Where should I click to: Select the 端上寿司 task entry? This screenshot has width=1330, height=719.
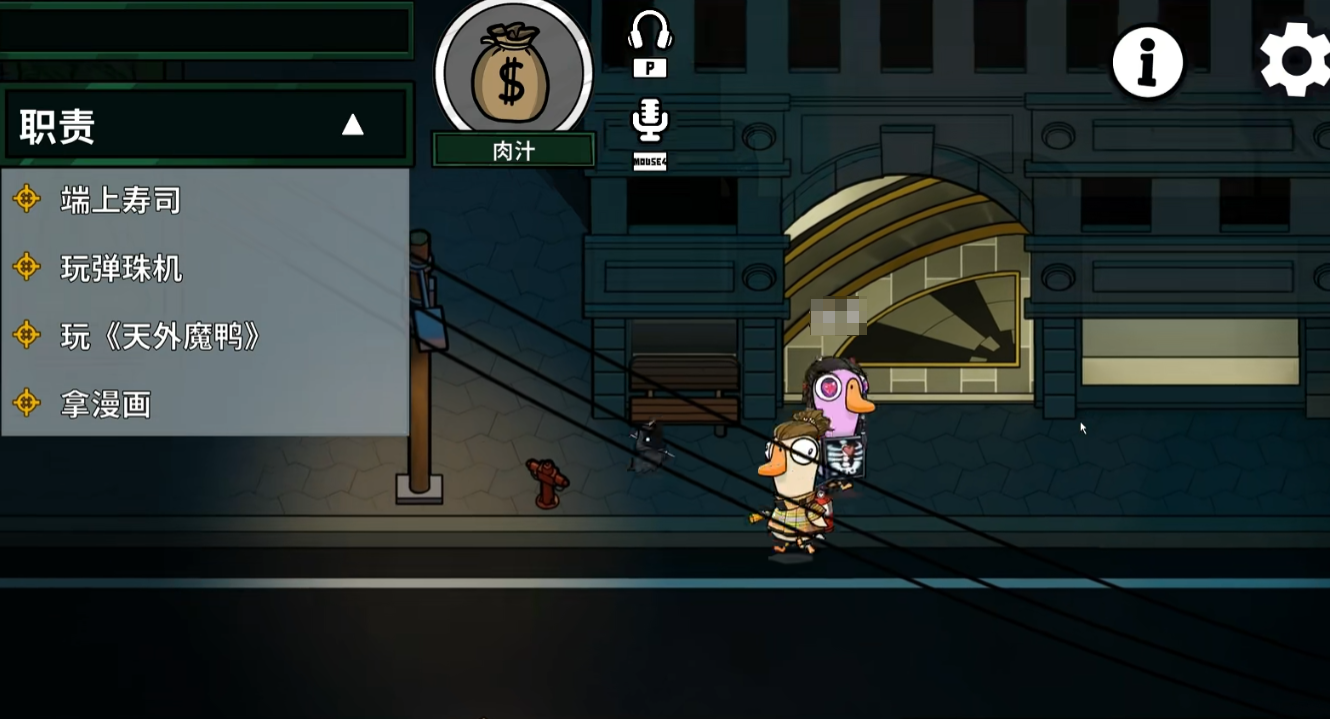click(120, 200)
